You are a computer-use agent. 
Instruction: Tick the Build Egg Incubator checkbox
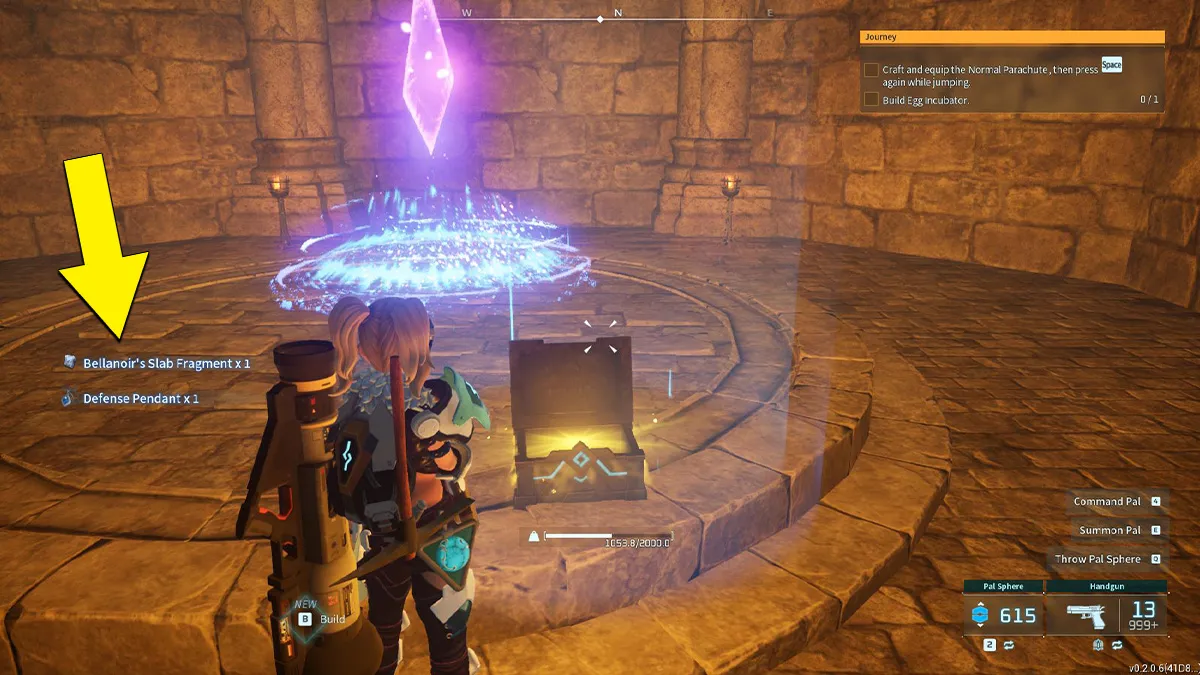tap(872, 100)
